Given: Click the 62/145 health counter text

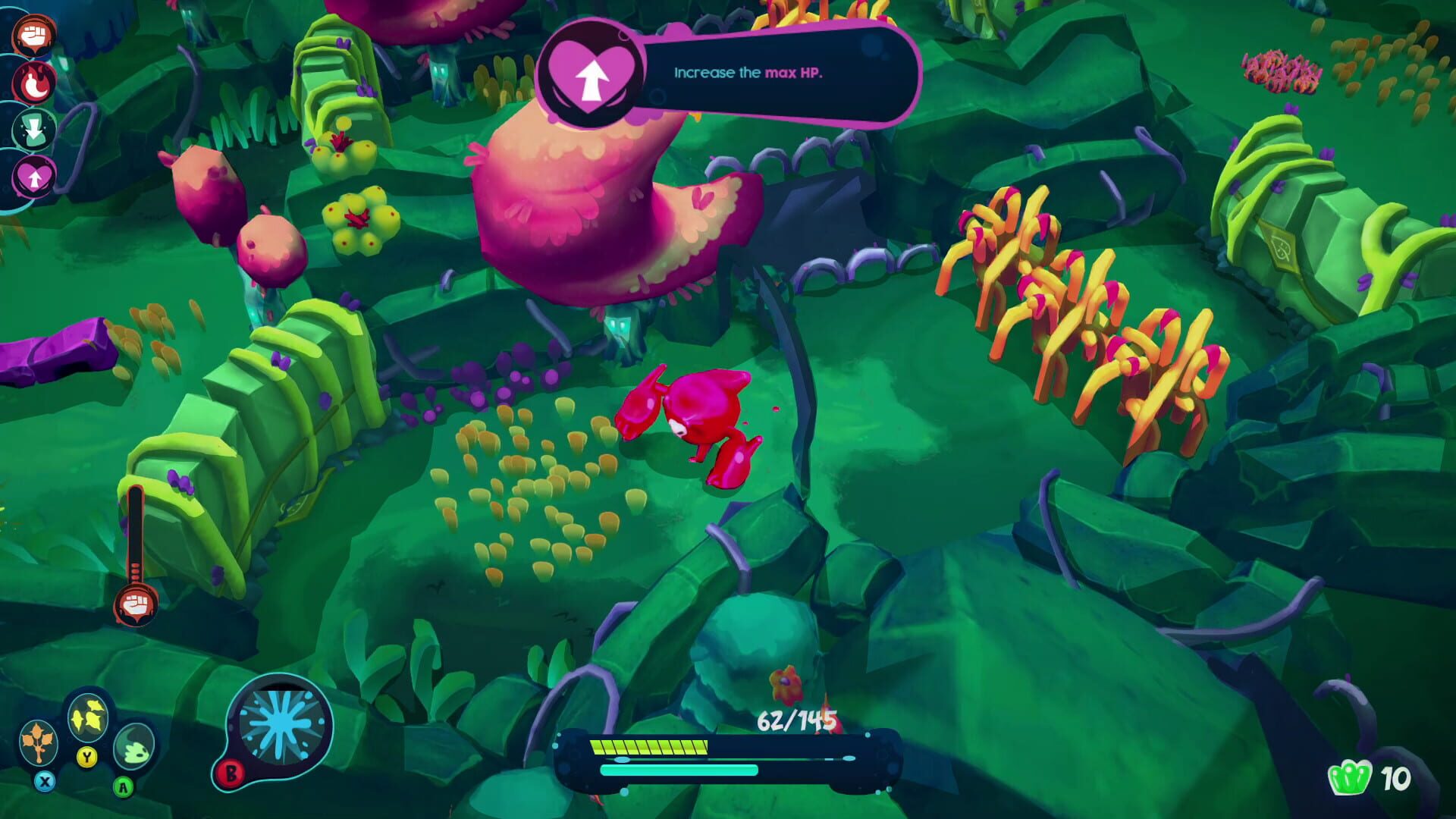Looking at the screenshot, I should 796,720.
